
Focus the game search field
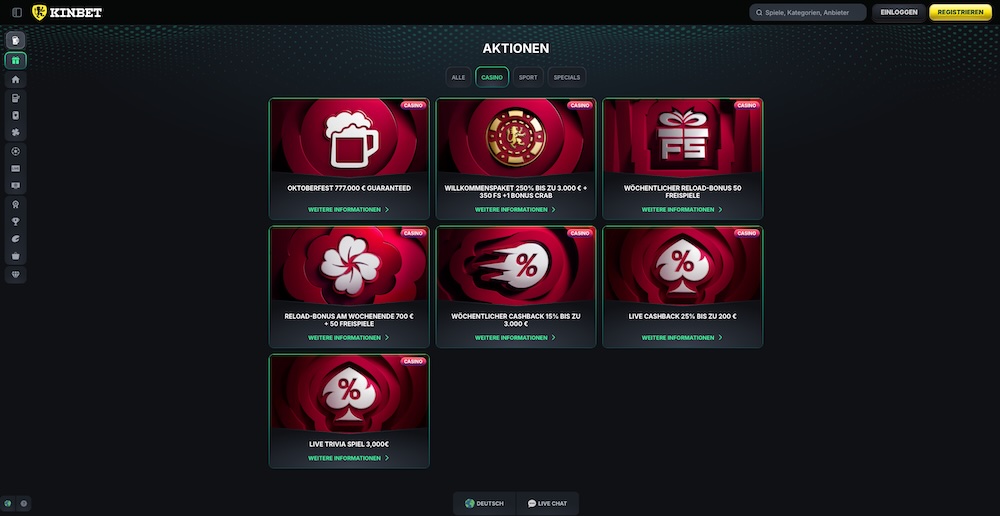pos(808,12)
